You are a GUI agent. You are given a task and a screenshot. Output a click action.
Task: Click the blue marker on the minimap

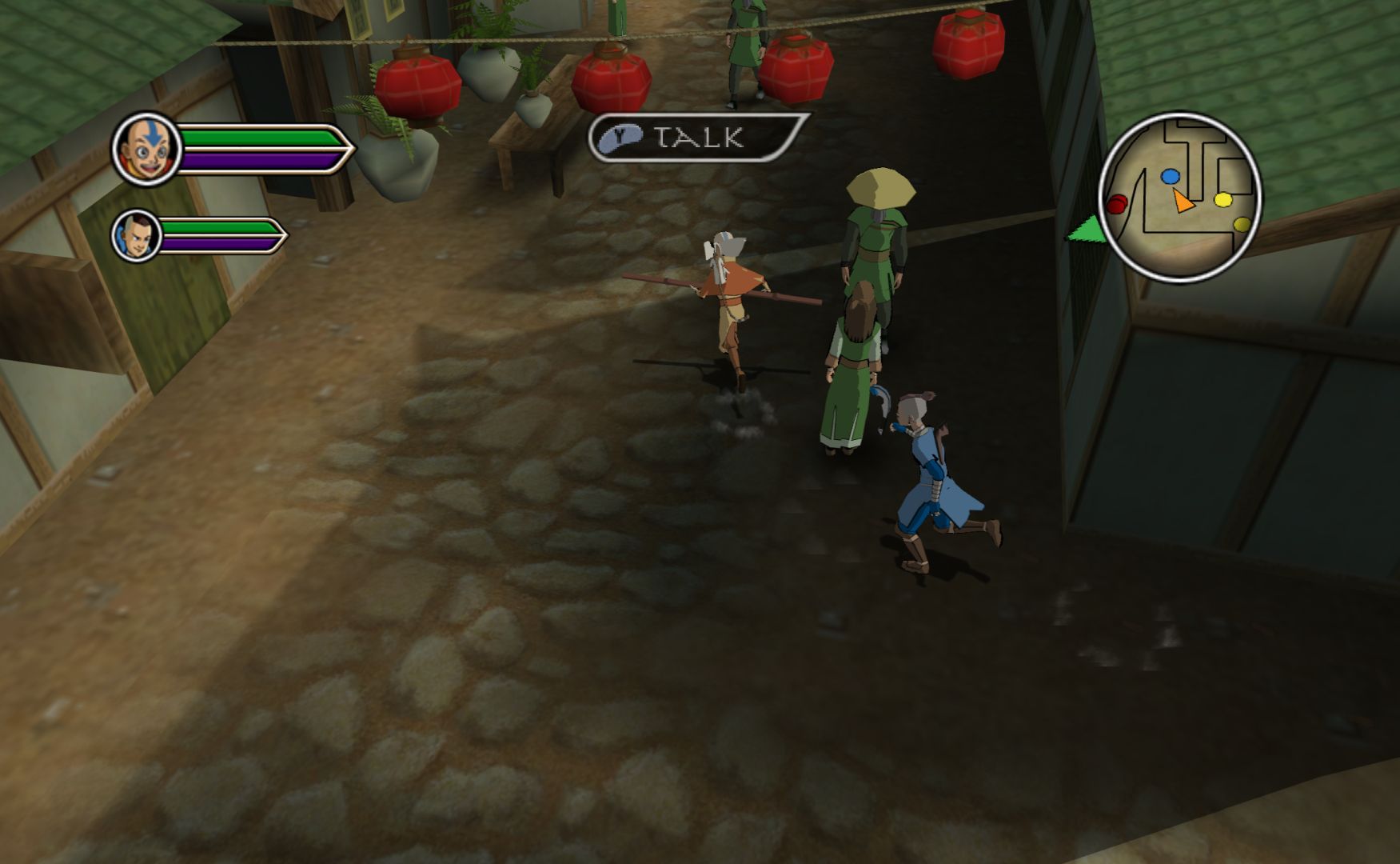pos(1170,177)
